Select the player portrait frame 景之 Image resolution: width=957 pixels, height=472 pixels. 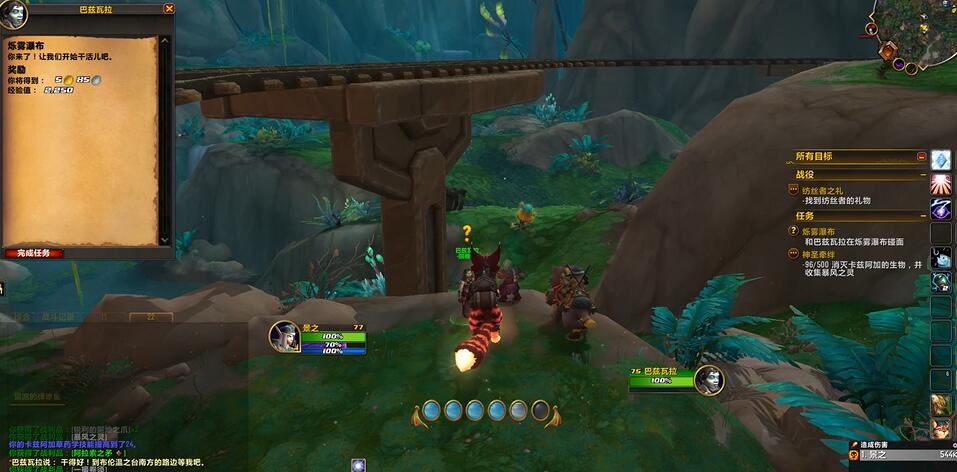[x=284, y=336]
